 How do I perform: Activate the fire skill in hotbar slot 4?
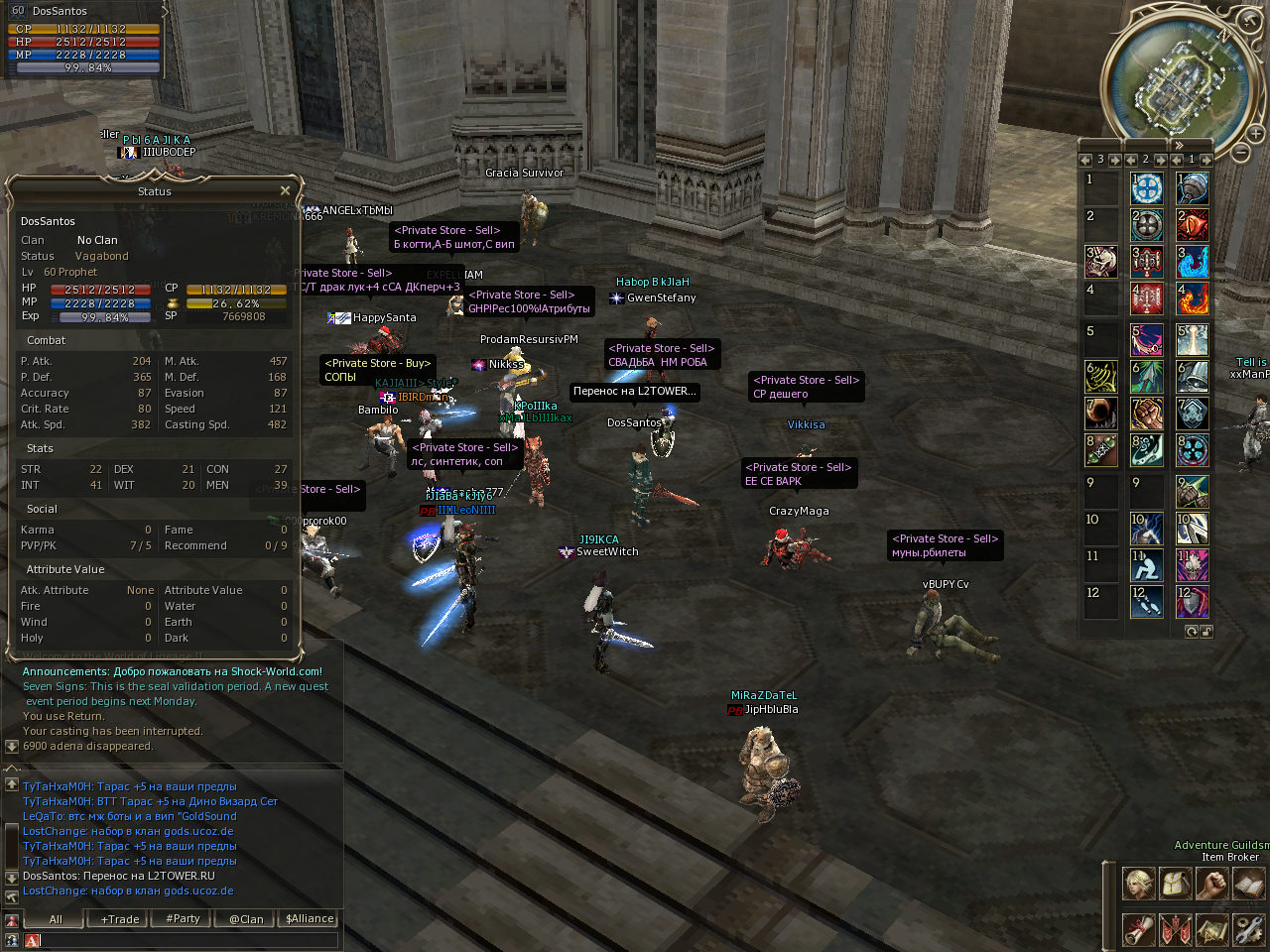1192,298
